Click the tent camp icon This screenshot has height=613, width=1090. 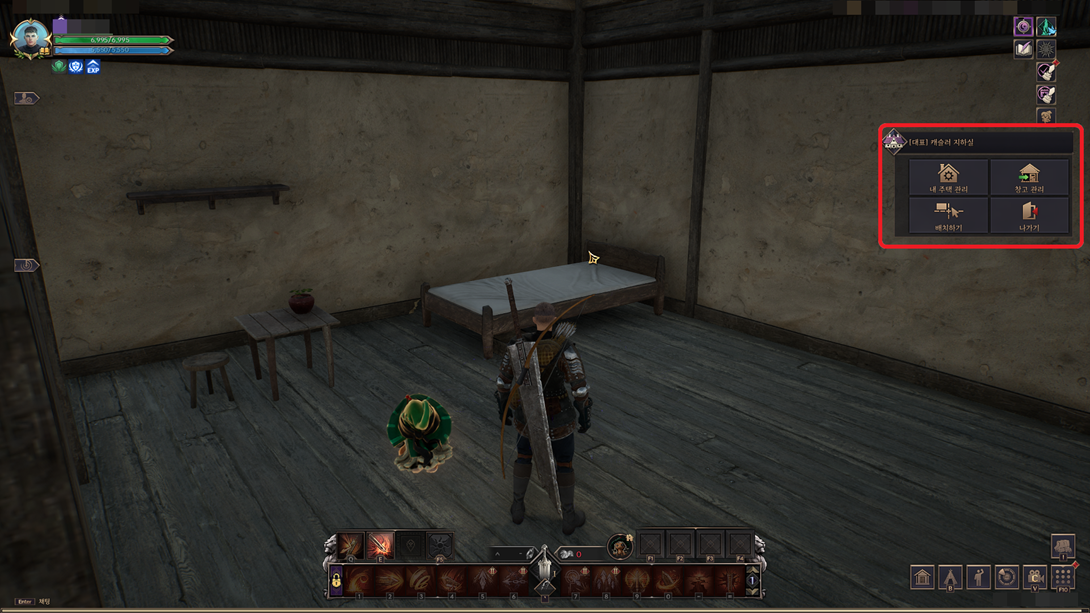(950, 577)
